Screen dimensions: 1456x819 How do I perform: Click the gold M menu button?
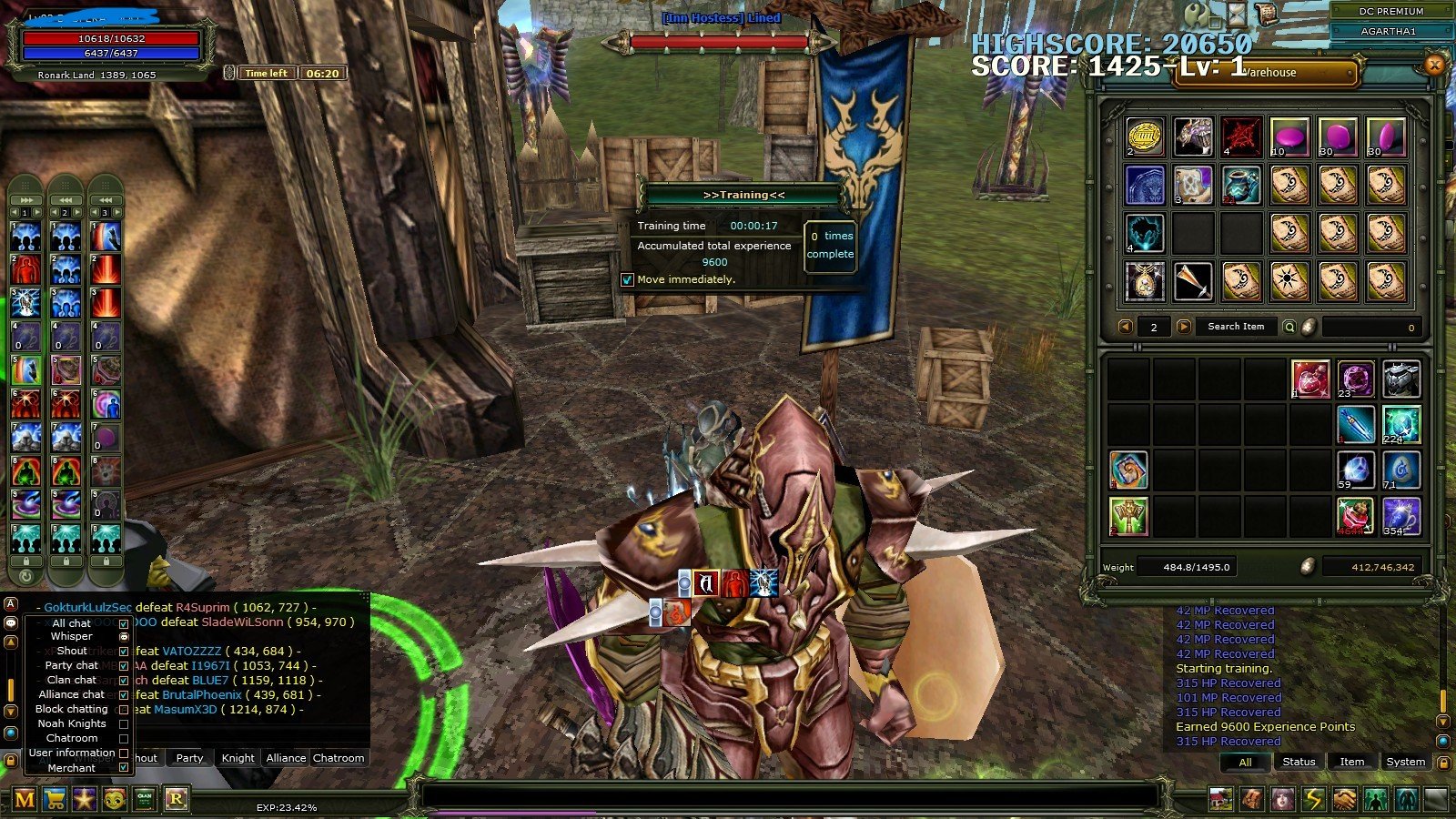pos(25,799)
